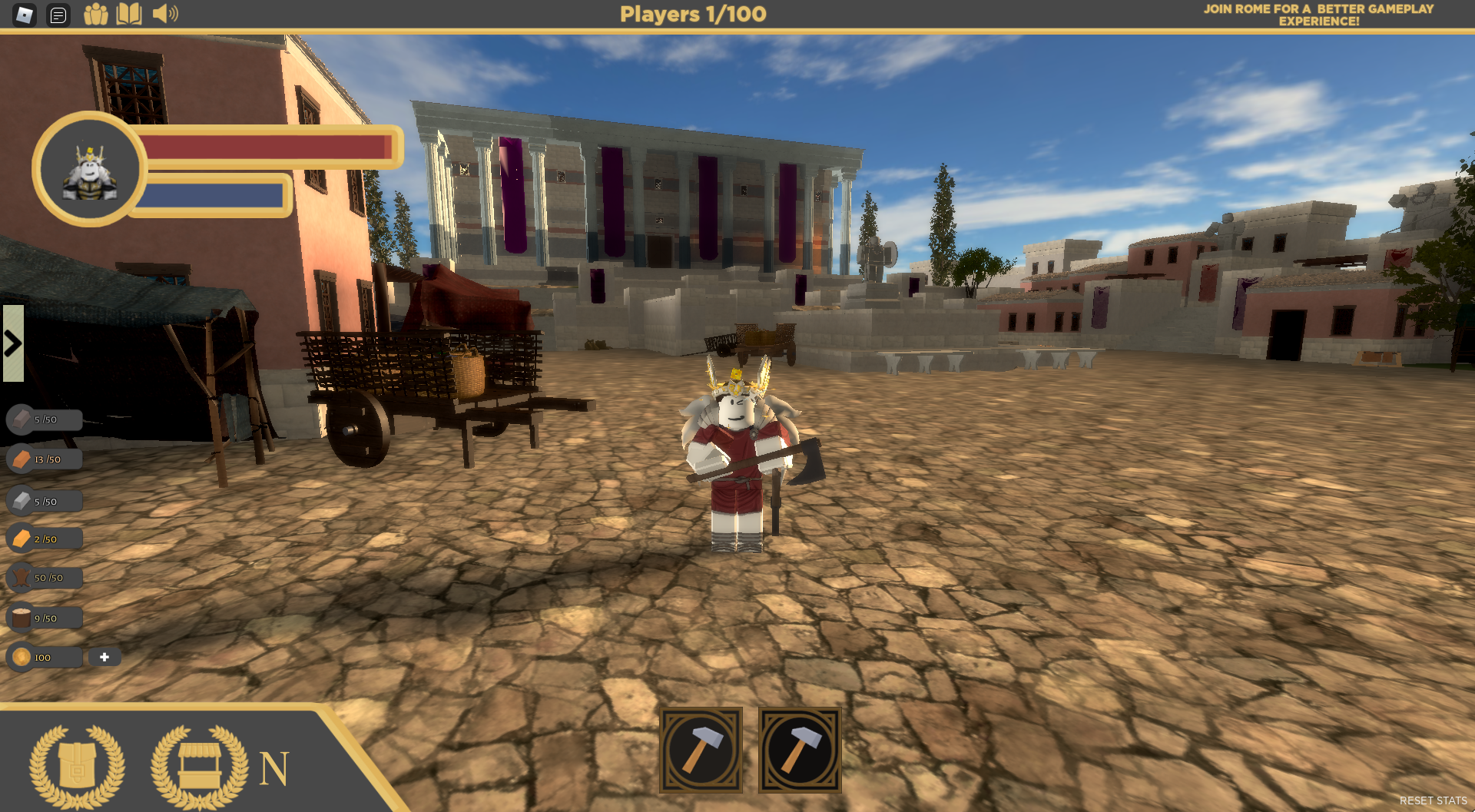Toggle the game sound speaker icon
The height and width of the screenshot is (812, 1475).
[x=164, y=14]
